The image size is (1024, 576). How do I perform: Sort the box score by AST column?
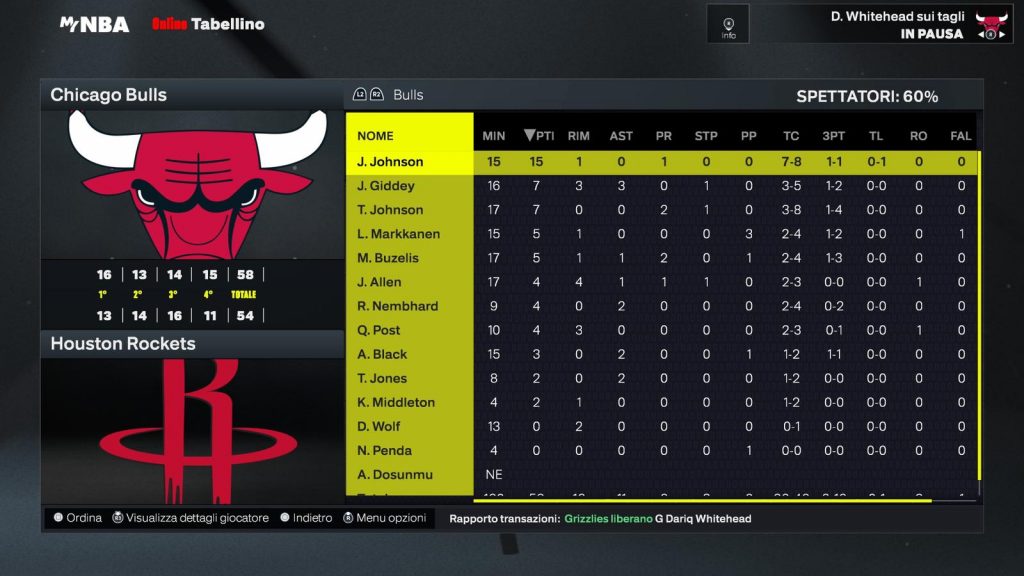621,136
